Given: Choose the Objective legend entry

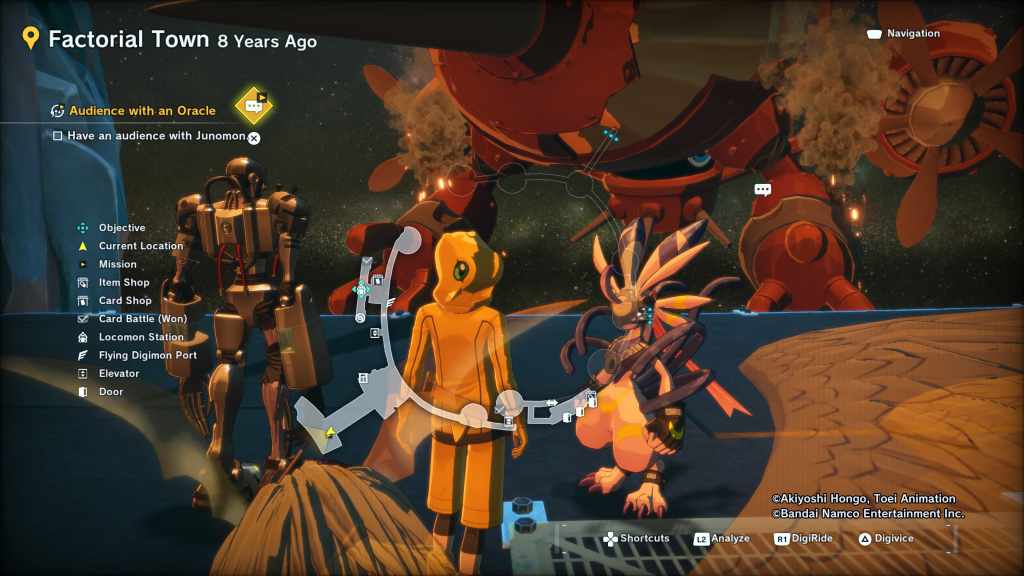Looking at the screenshot, I should click(x=122, y=228).
